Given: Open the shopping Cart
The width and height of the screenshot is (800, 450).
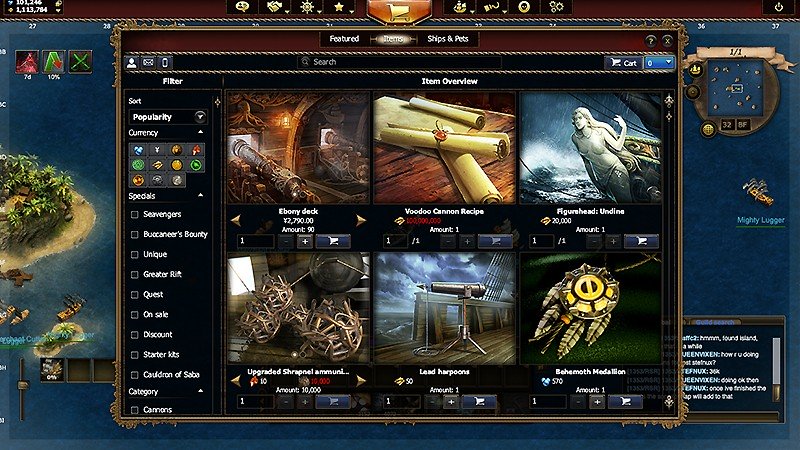Looking at the screenshot, I should [622, 62].
